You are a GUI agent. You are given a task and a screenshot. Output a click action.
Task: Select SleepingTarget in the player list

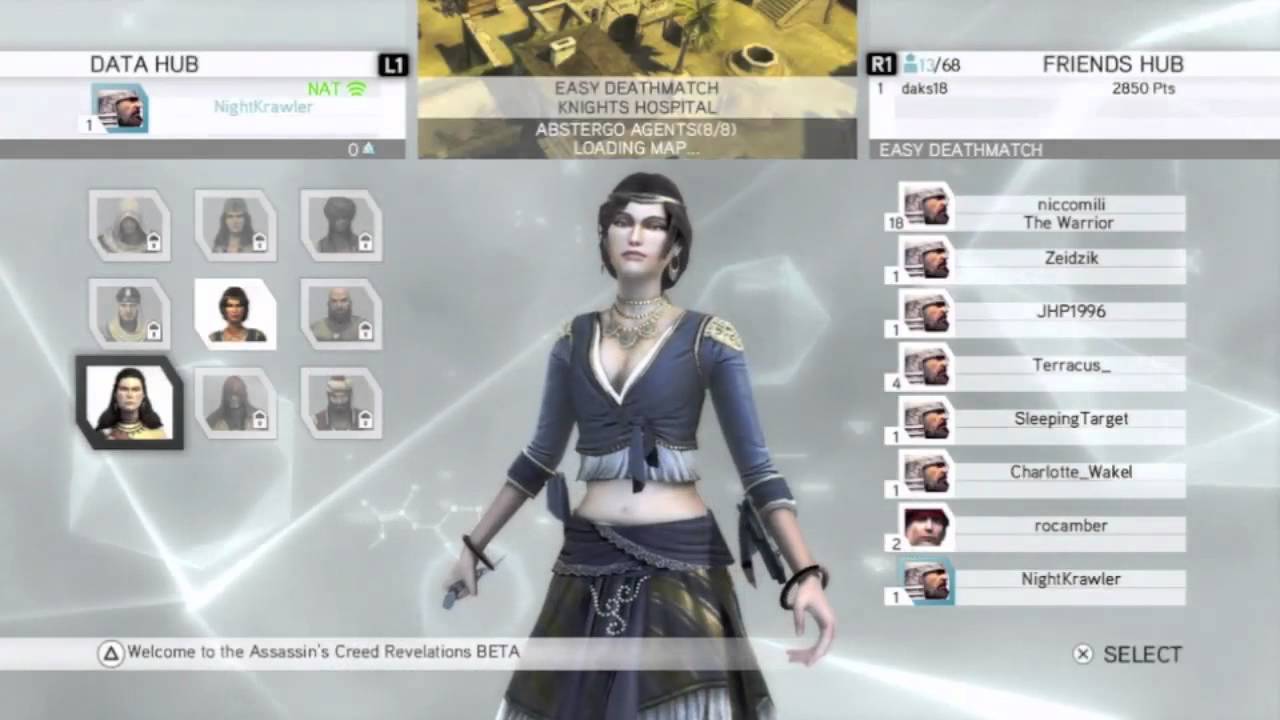tap(1070, 419)
